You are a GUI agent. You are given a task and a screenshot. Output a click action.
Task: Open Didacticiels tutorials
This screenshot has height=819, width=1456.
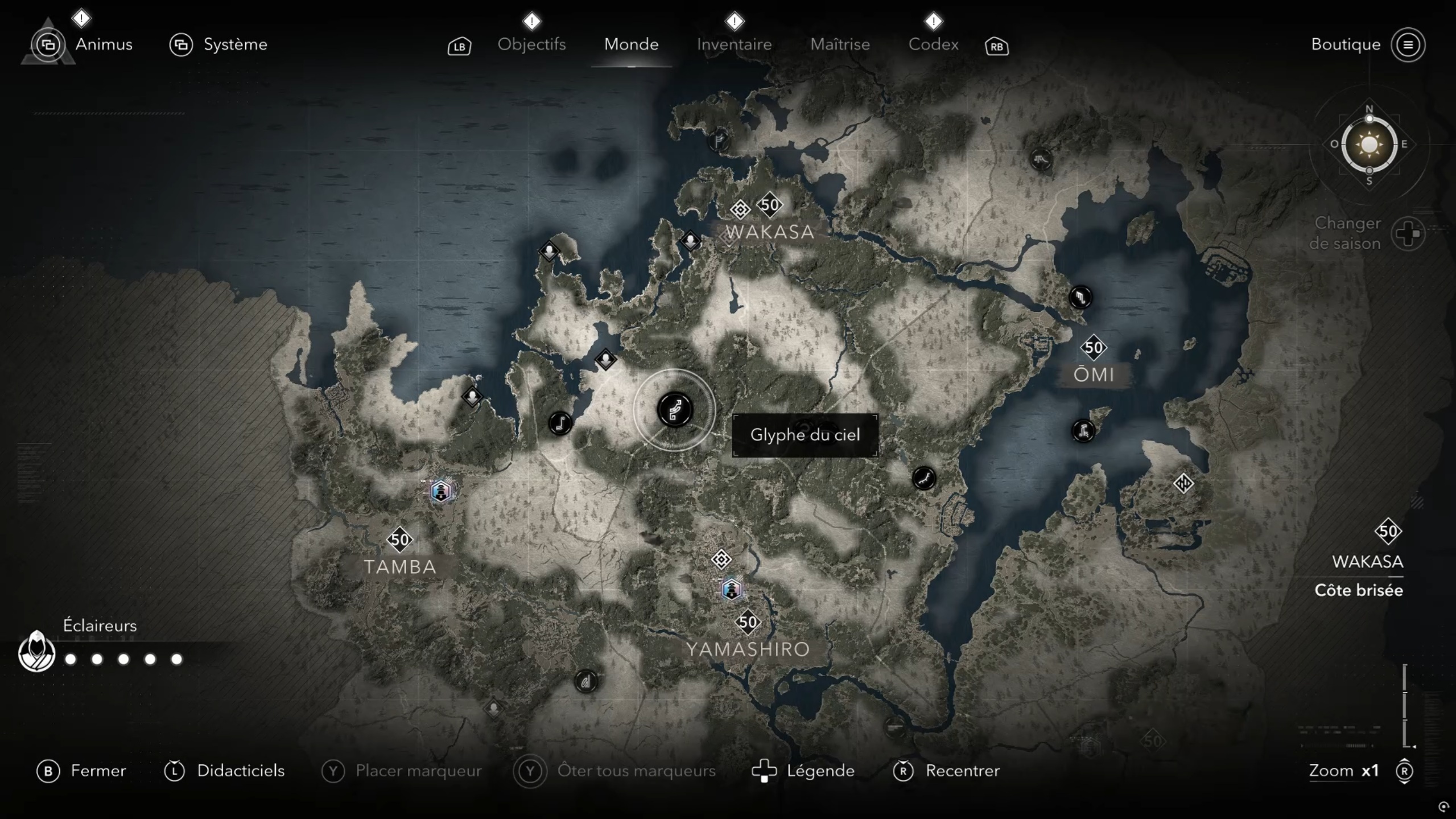pos(240,771)
